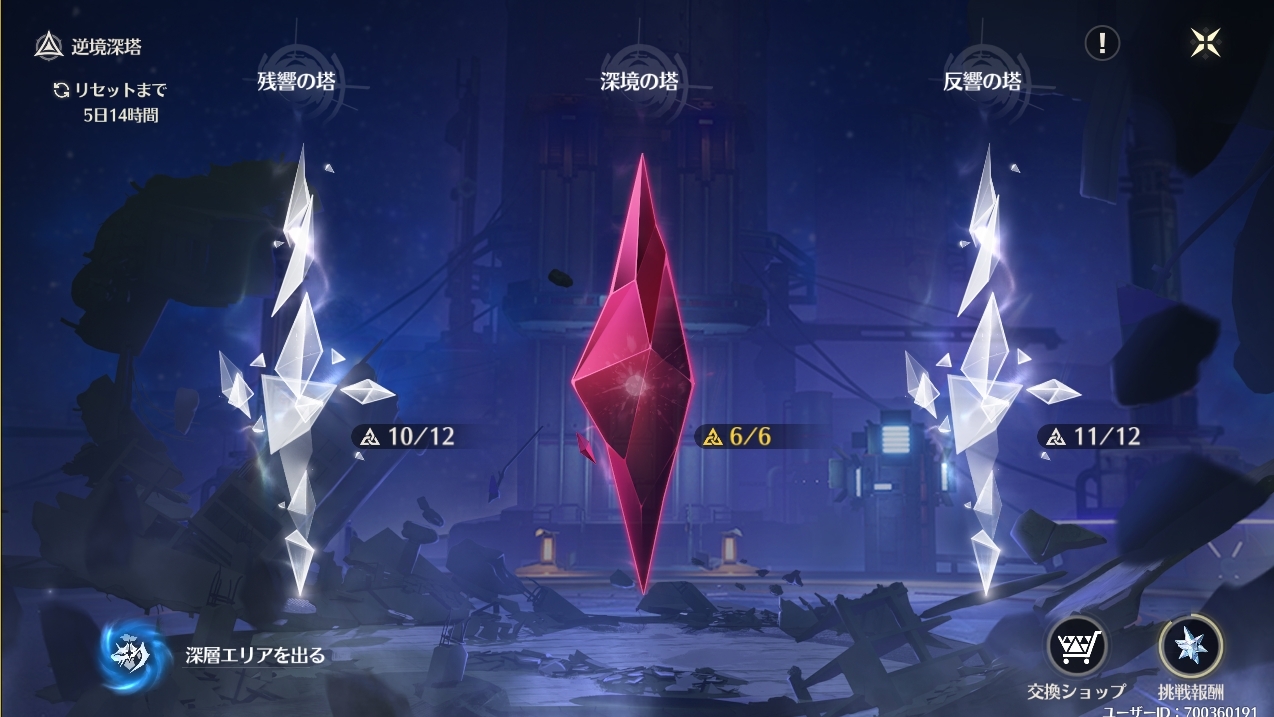
Task: Open the 交換ショップ exchange shop
Action: pos(1076,647)
